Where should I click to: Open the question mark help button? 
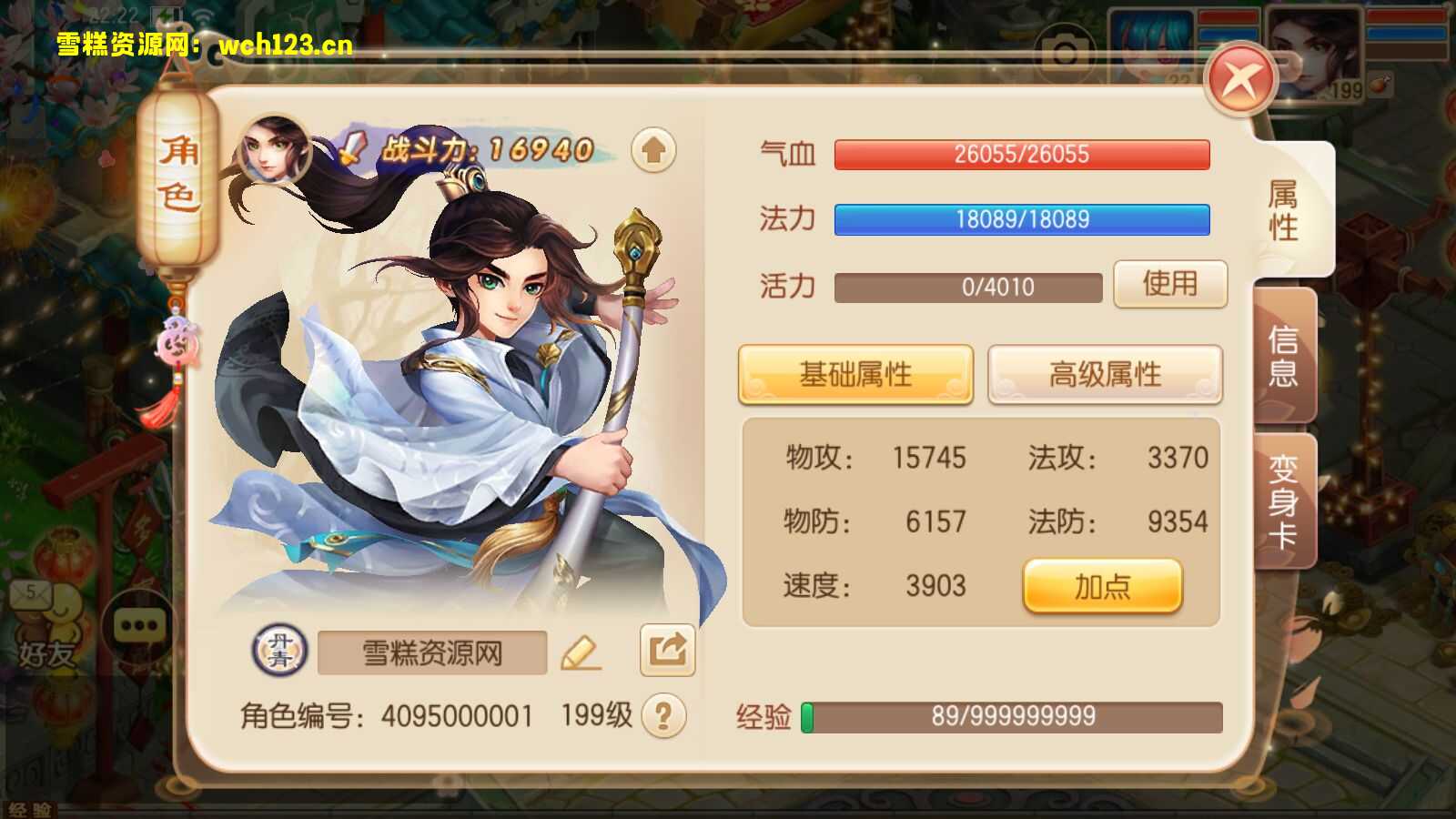tap(663, 716)
